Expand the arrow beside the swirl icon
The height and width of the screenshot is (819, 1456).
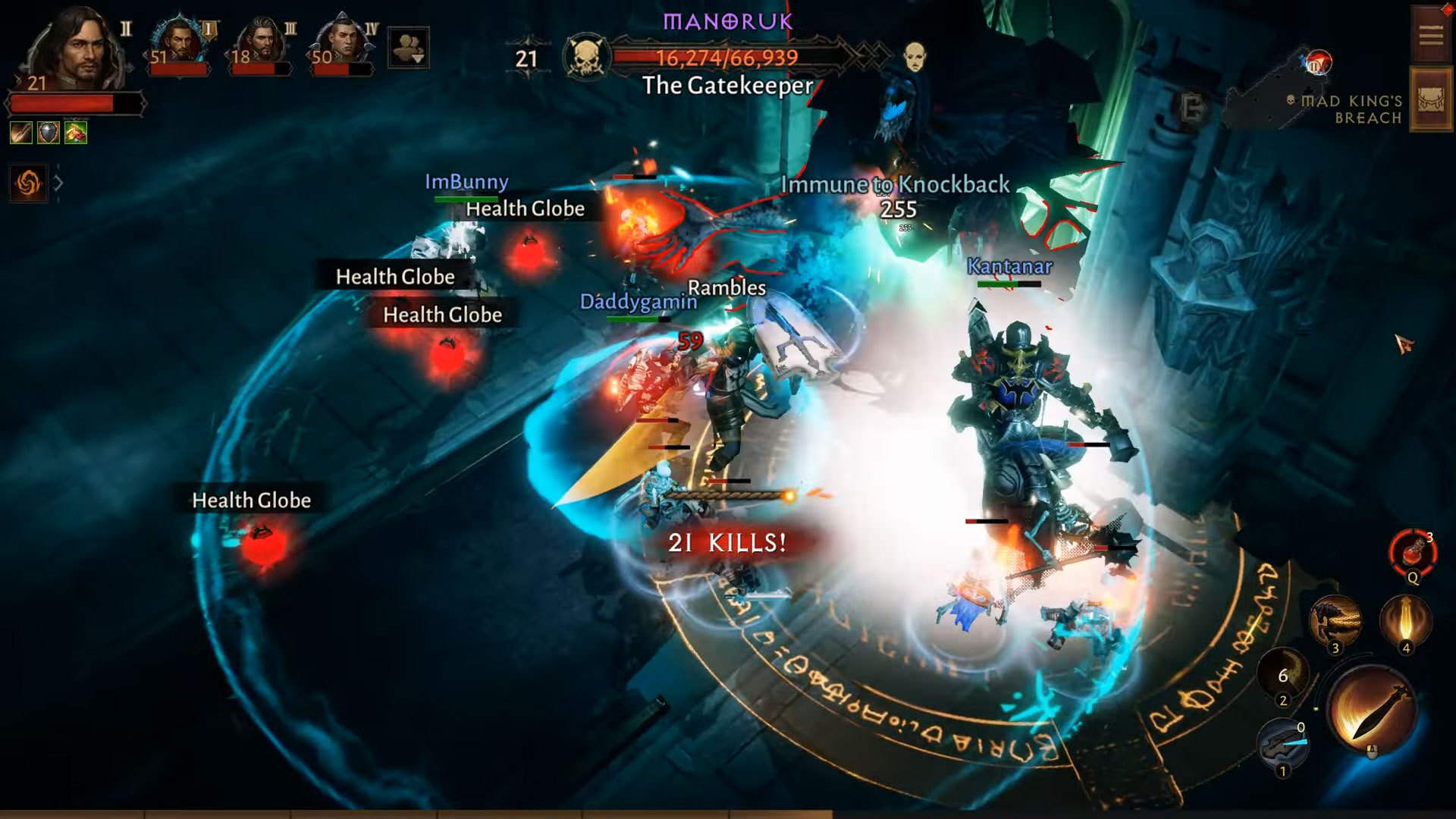tap(58, 183)
